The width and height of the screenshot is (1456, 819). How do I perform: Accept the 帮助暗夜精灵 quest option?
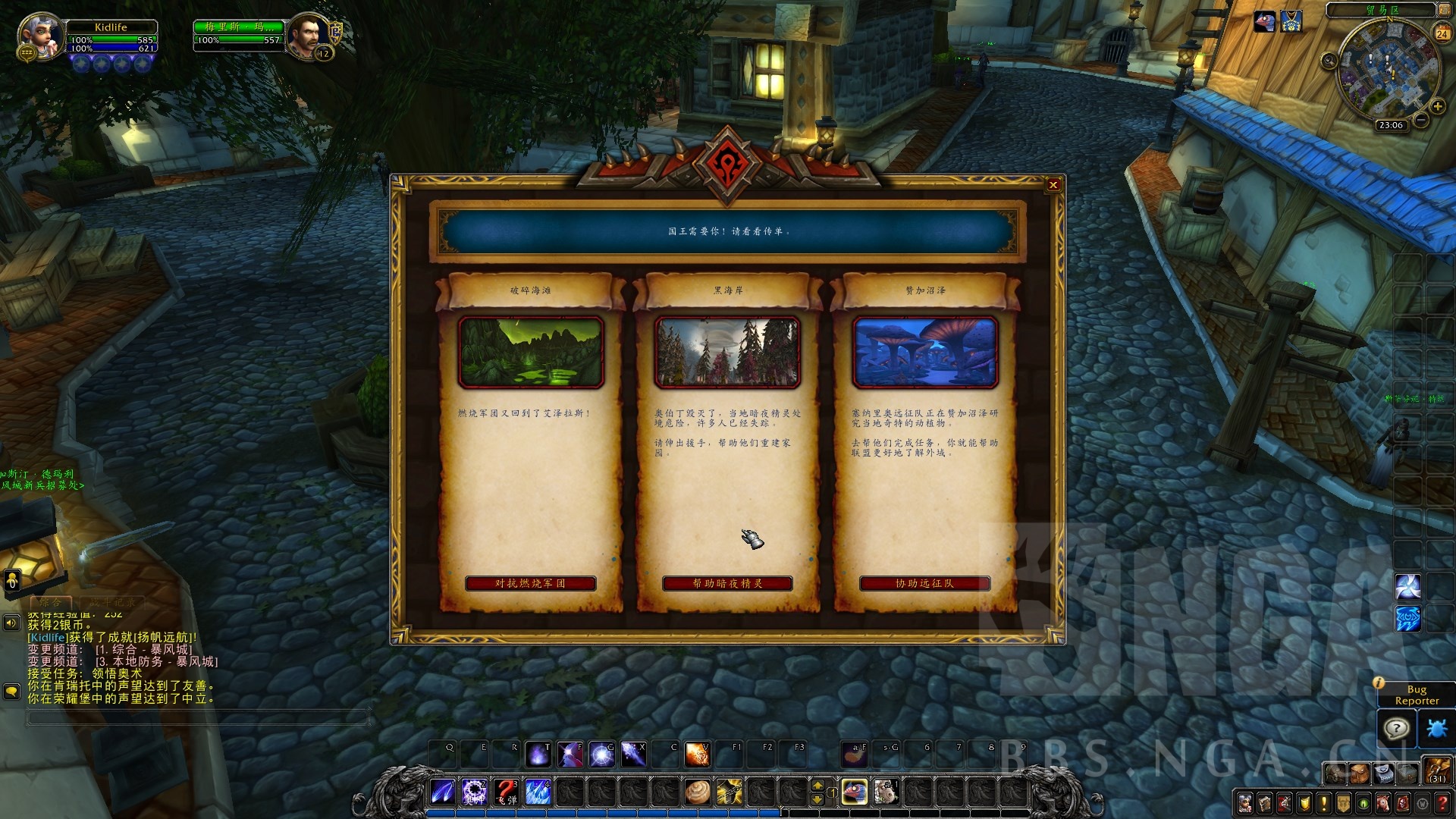coord(727,583)
